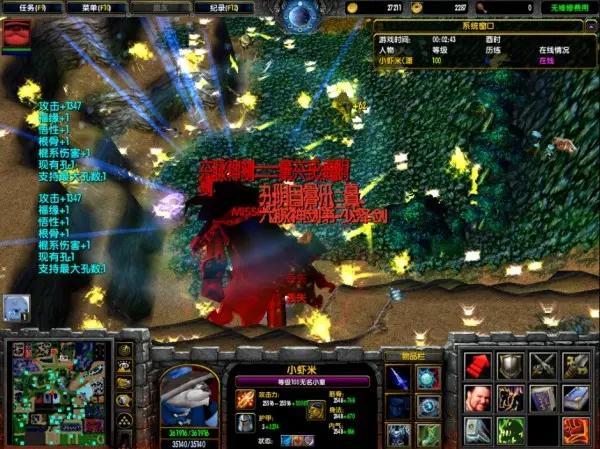
Task: Activate the orange fist ability icon
Action: (x=576, y=430)
